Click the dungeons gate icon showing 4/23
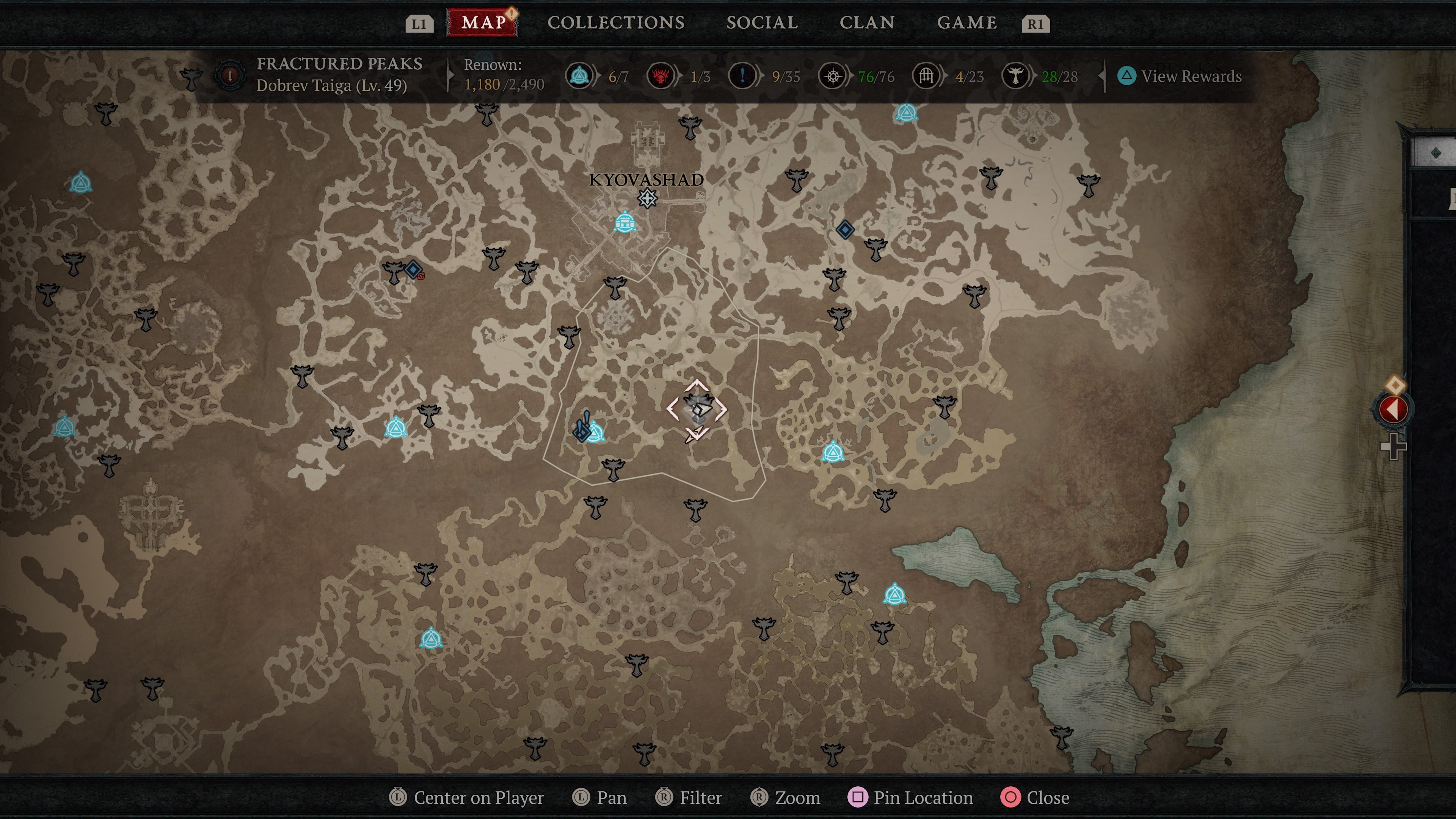Screen dimensions: 1456x819 (926, 75)
